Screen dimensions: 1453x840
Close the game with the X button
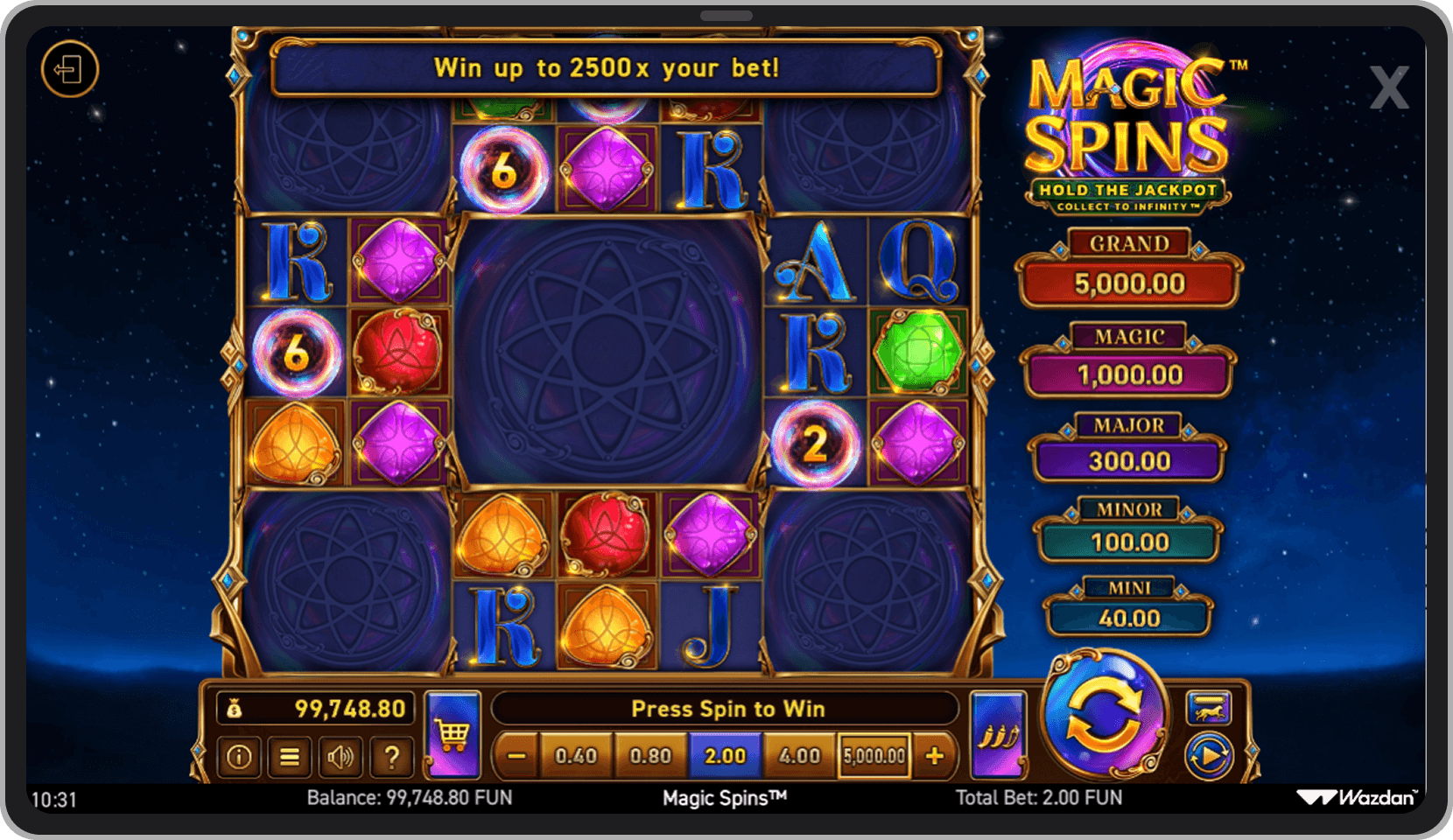coord(1390,87)
